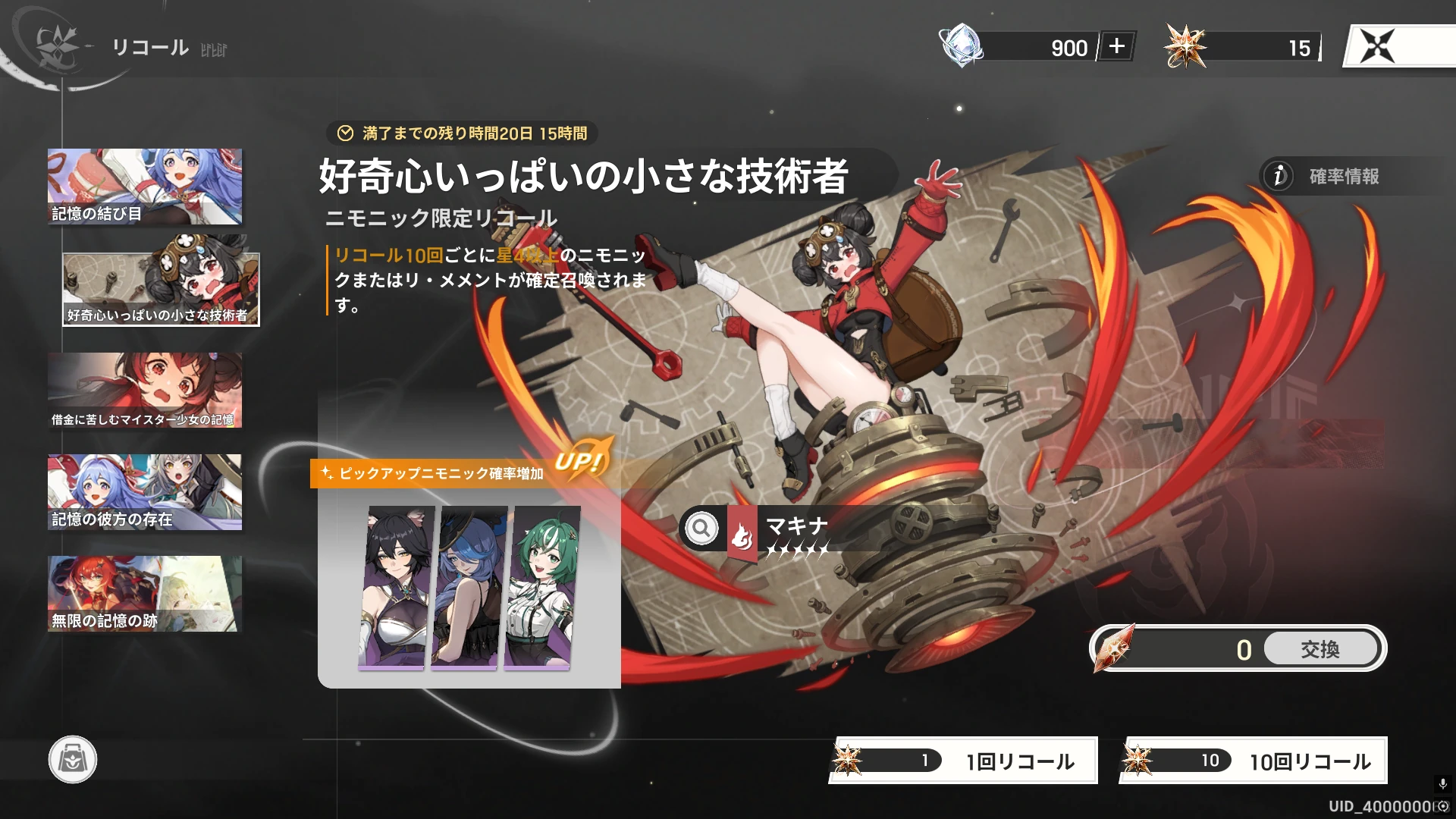Start a 1回リコール single pull
This screenshot has height=819, width=1456.
tap(962, 760)
